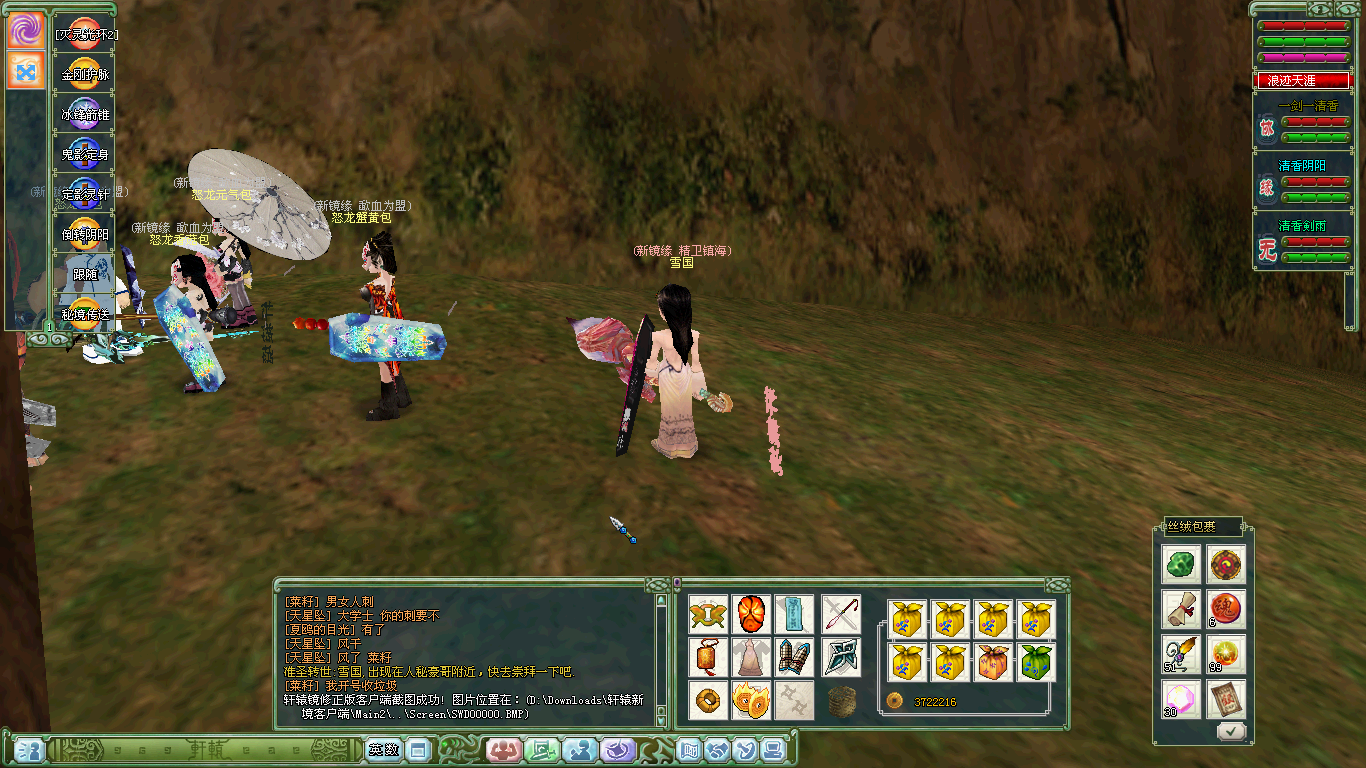Screen dimensions: 1366x768
Task: Open the handshake trade button
Action: (x=717, y=749)
